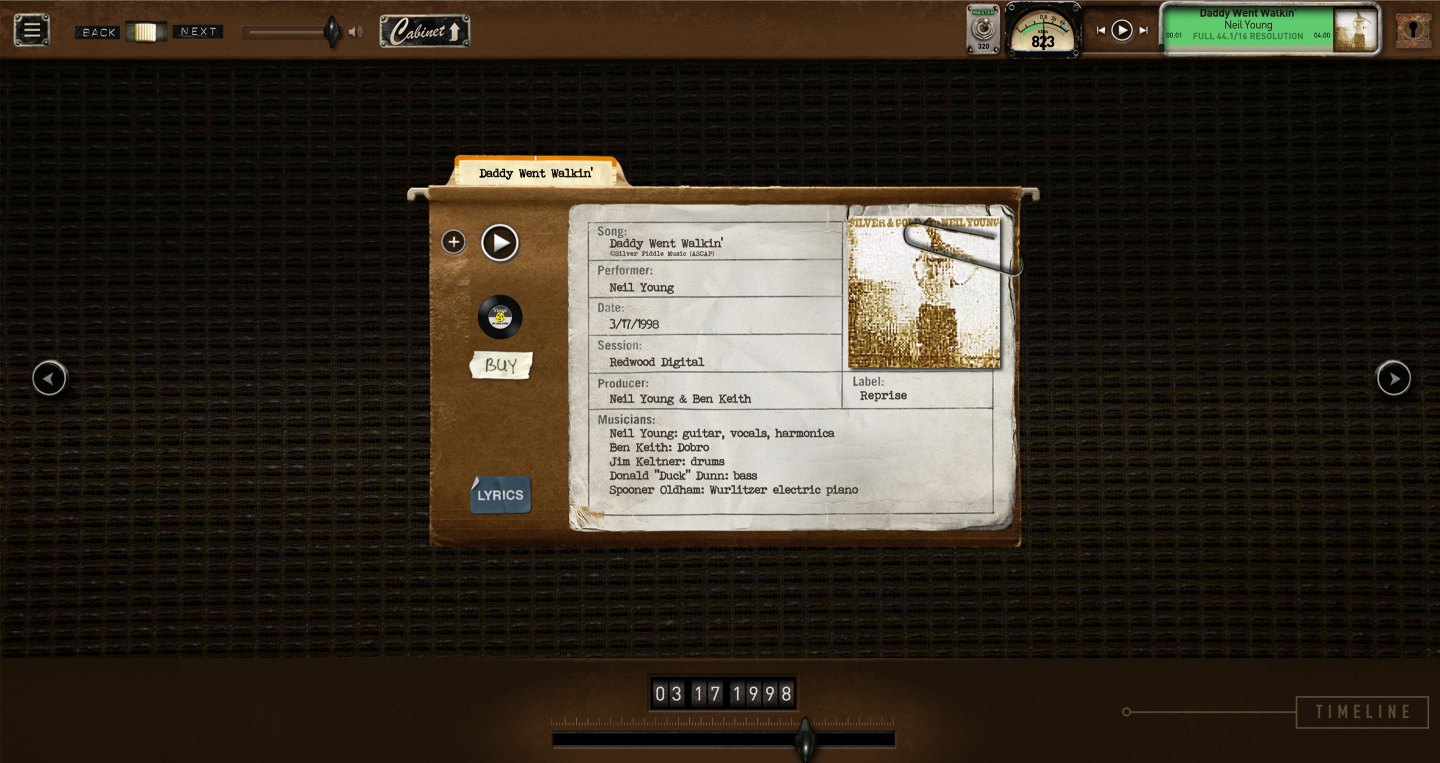Screen dimensions: 1440x763
Task: Click the NEXT navigation button
Action: [198, 32]
